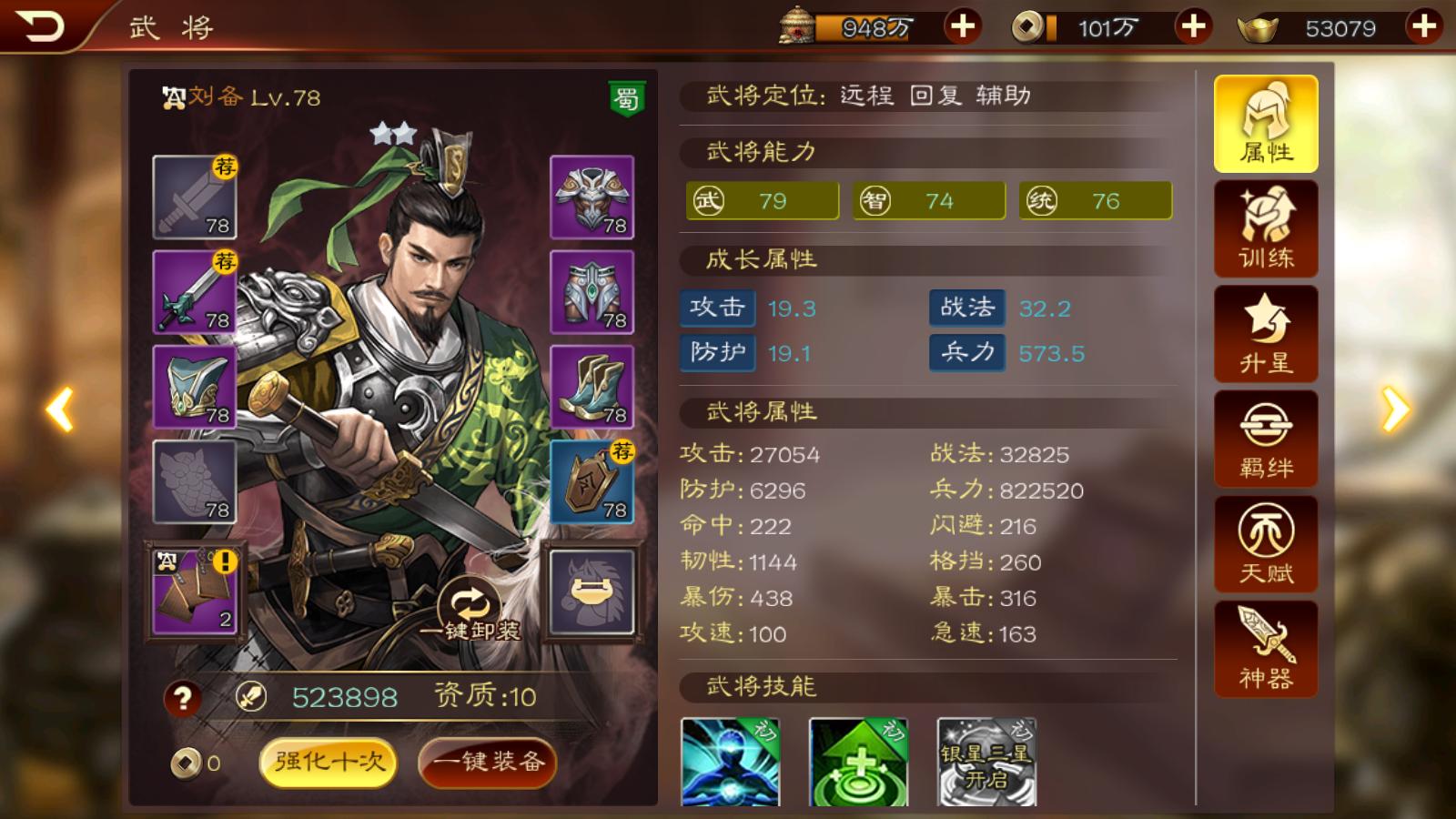Click the Shu (蜀) faction emblem
The width and height of the screenshot is (1456, 819).
coord(625,100)
